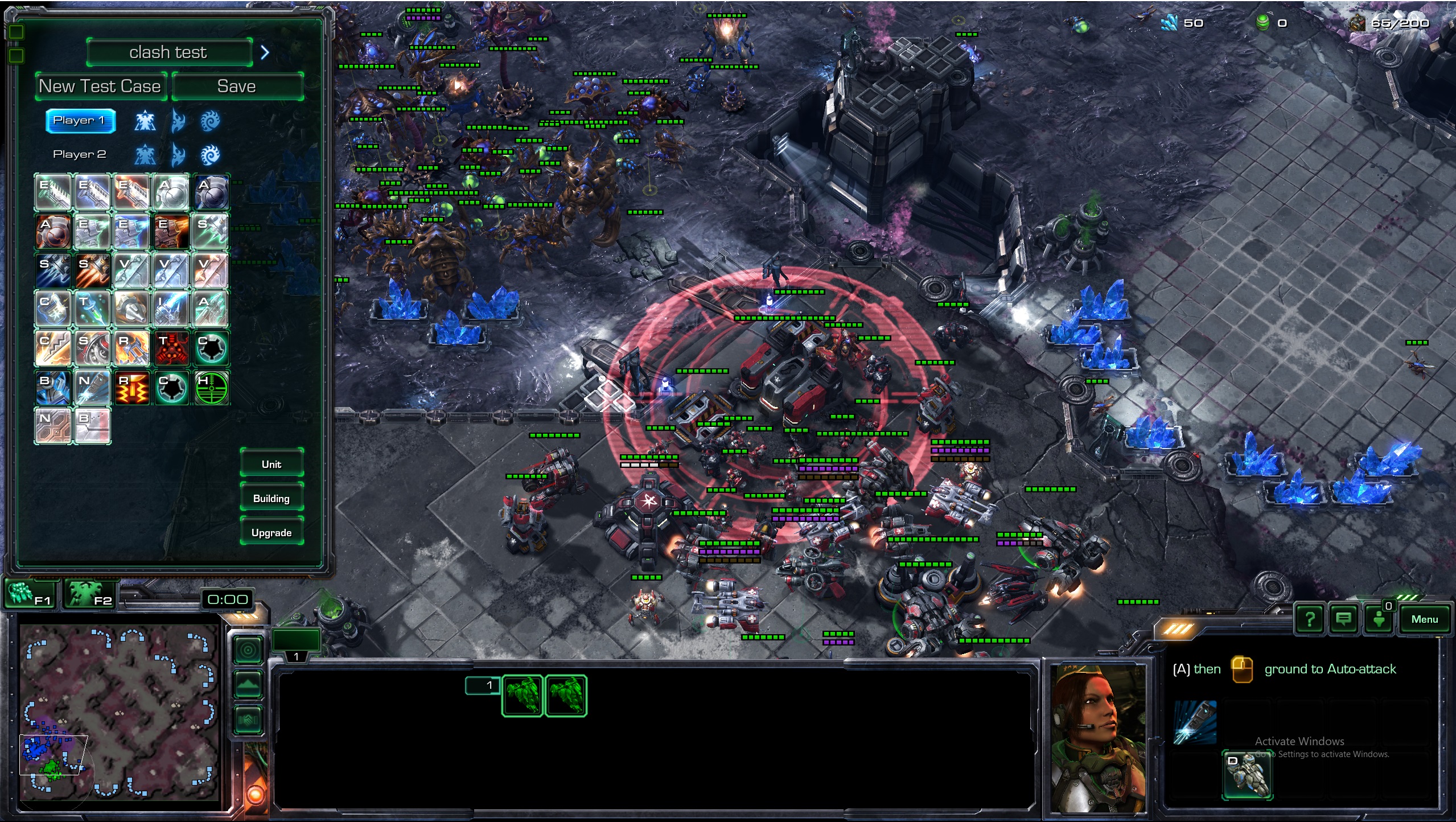Image resolution: width=1456 pixels, height=822 pixels.
Task: Select the red Tri-symbol T upgrade icon
Action: 171,348
